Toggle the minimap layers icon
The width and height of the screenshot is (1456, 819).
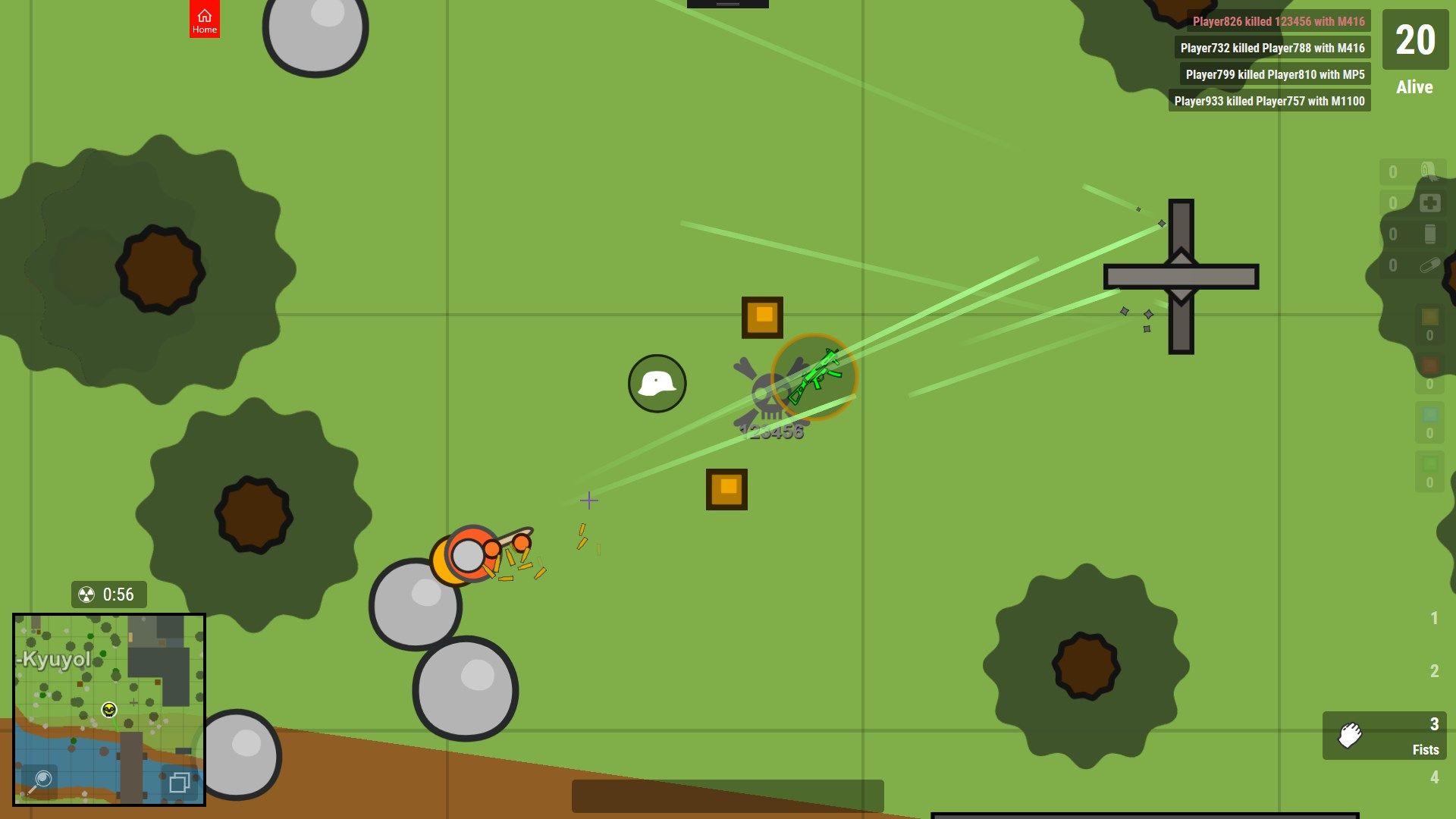pyautogui.click(x=180, y=783)
